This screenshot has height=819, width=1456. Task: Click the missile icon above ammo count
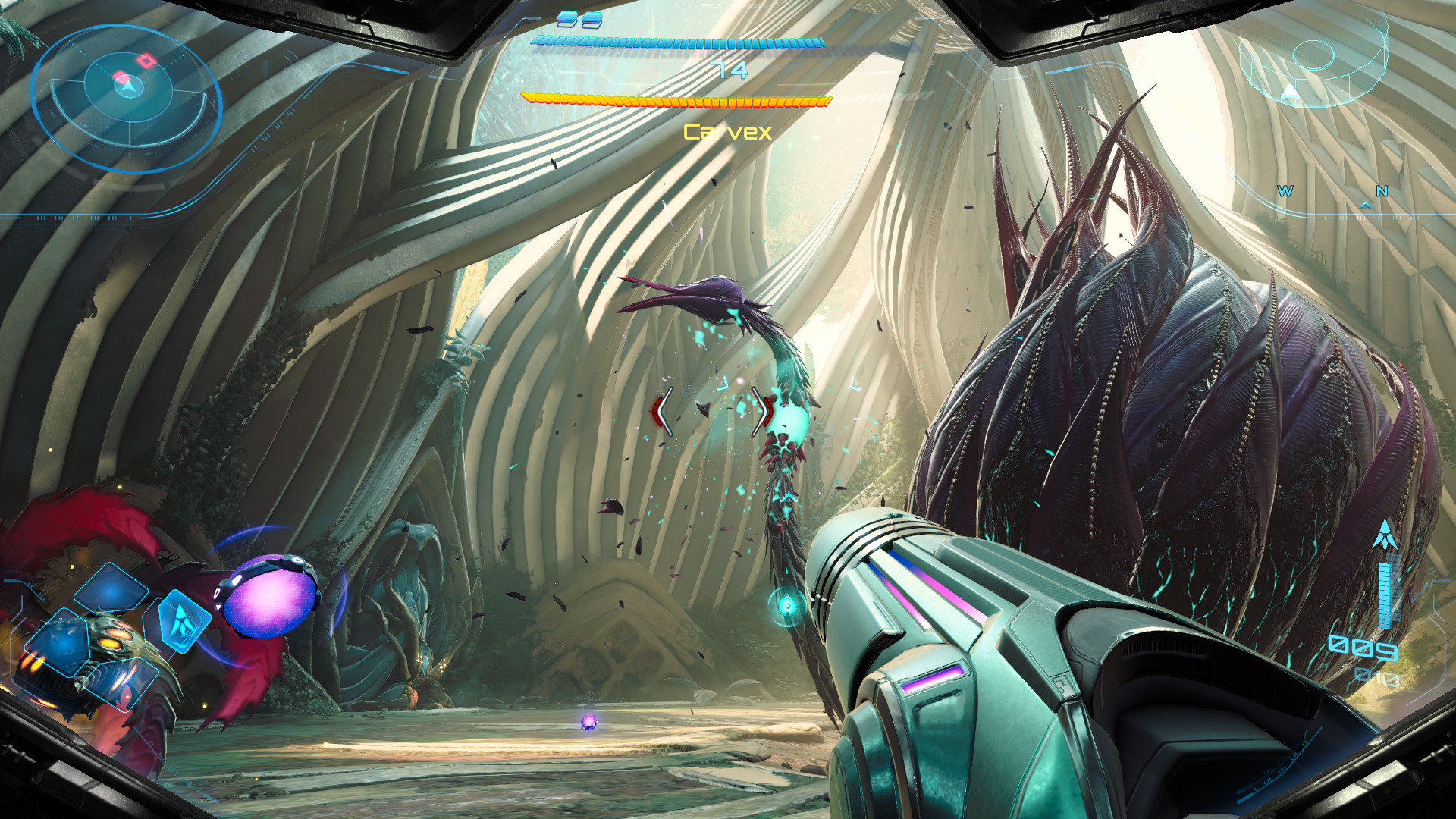click(x=1385, y=535)
